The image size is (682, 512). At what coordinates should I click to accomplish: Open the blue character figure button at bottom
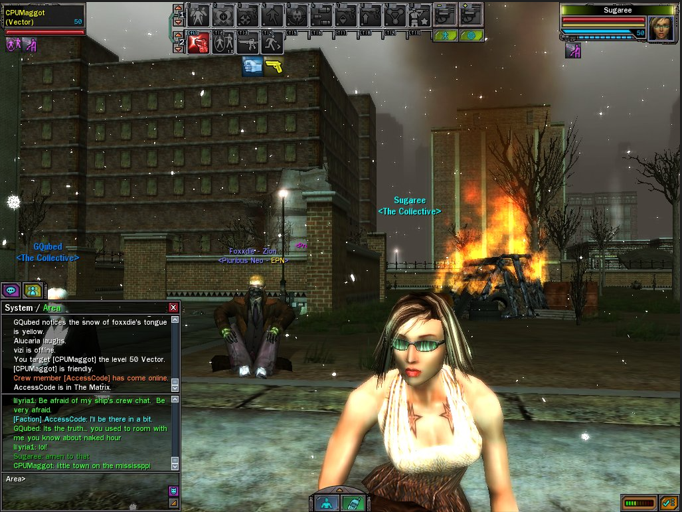click(x=328, y=503)
